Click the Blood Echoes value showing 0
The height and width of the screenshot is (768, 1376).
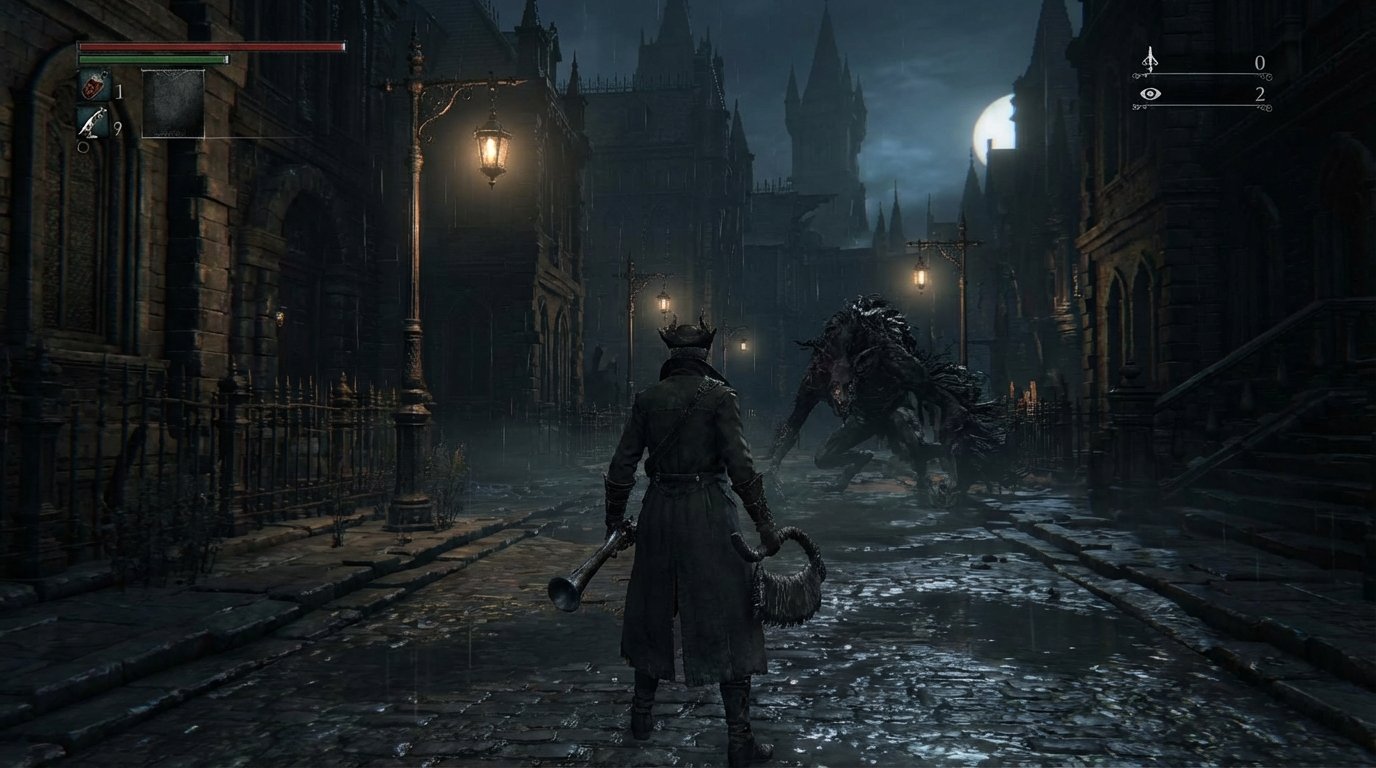(x=1261, y=60)
